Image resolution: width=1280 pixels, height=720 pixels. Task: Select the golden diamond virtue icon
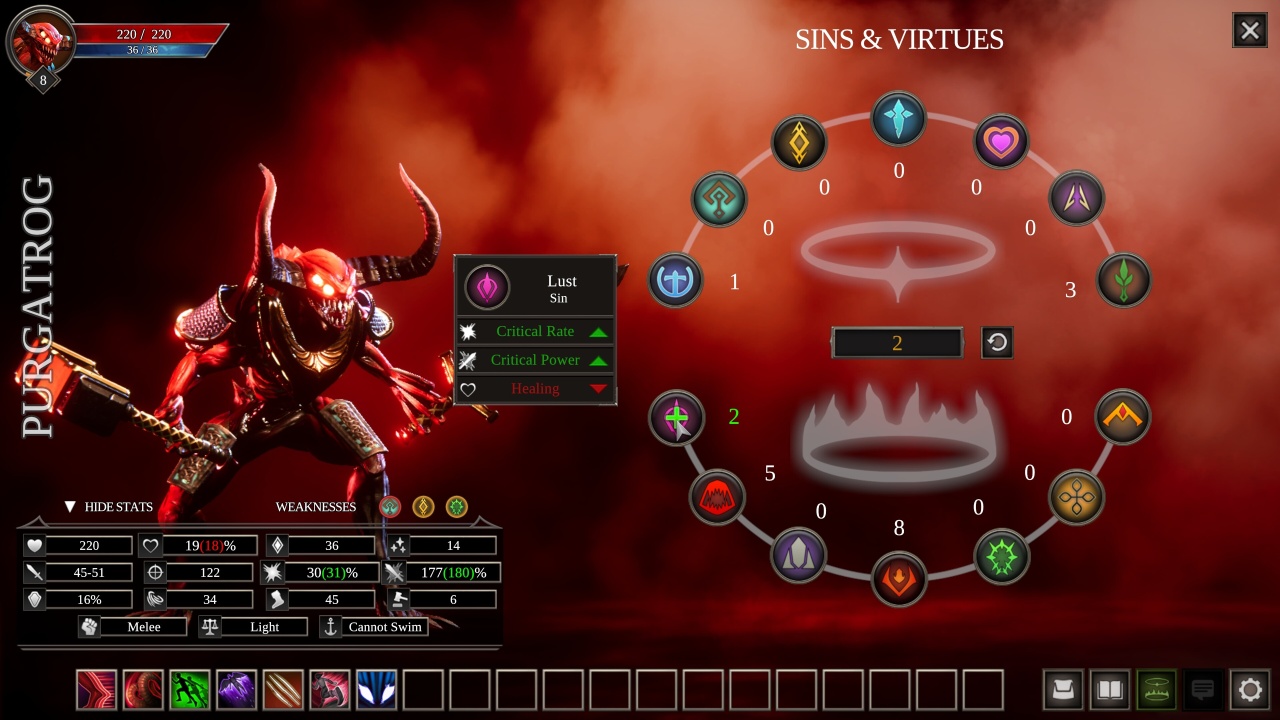[x=799, y=143]
